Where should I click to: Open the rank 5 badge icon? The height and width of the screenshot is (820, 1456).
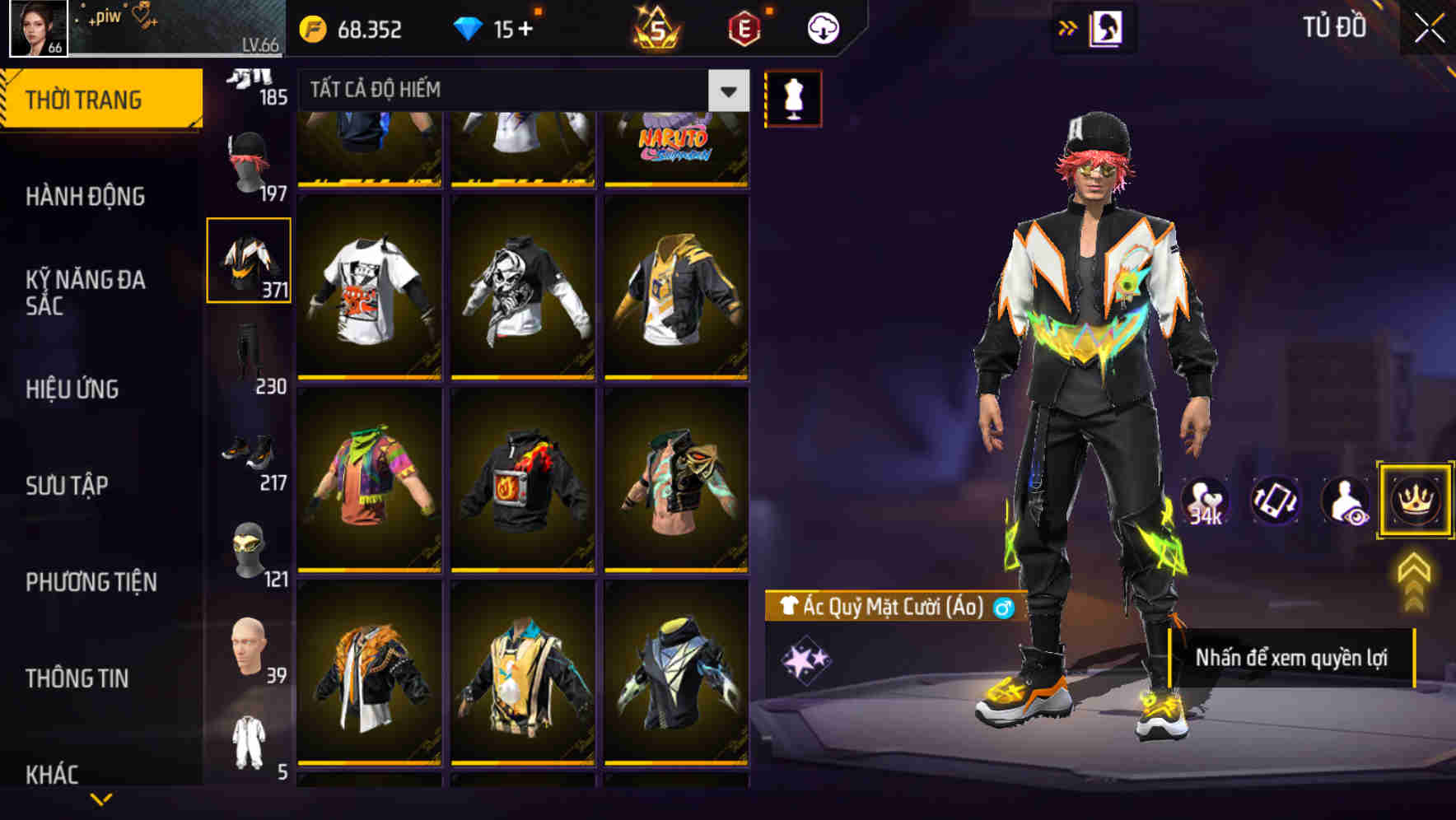tap(655, 30)
